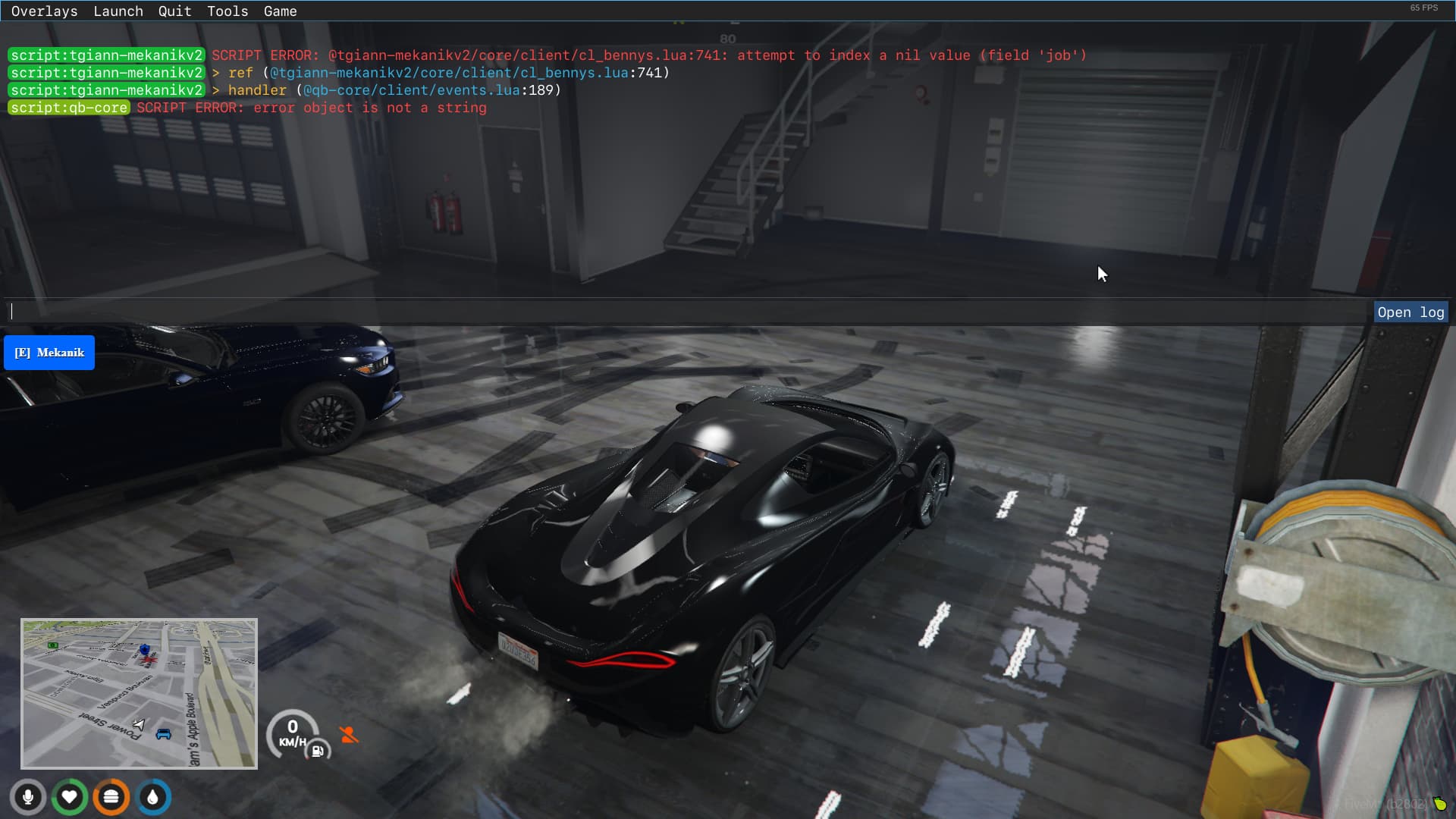Click the script:qb-core green badge
1456x819 pixels.
point(69,108)
